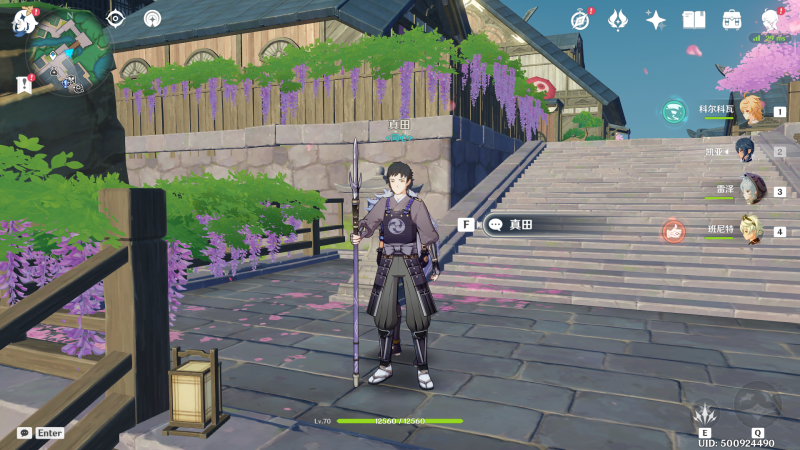Open the backpack inventory
The width and height of the screenshot is (800, 450).
pyautogui.click(x=732, y=20)
